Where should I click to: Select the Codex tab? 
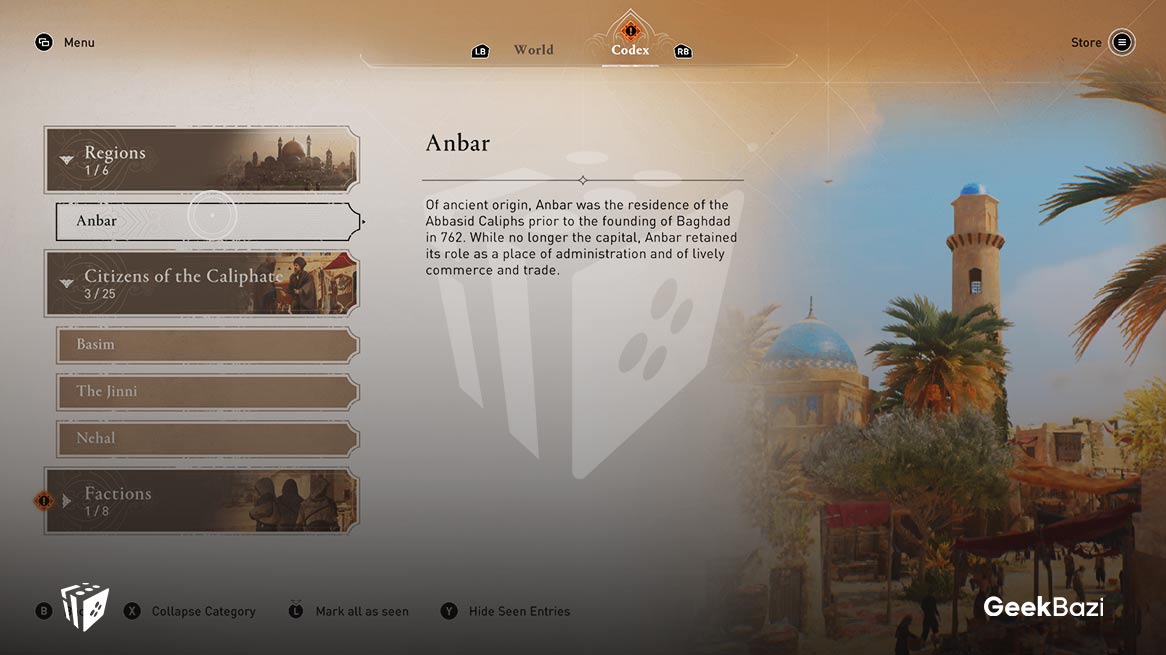(630, 50)
